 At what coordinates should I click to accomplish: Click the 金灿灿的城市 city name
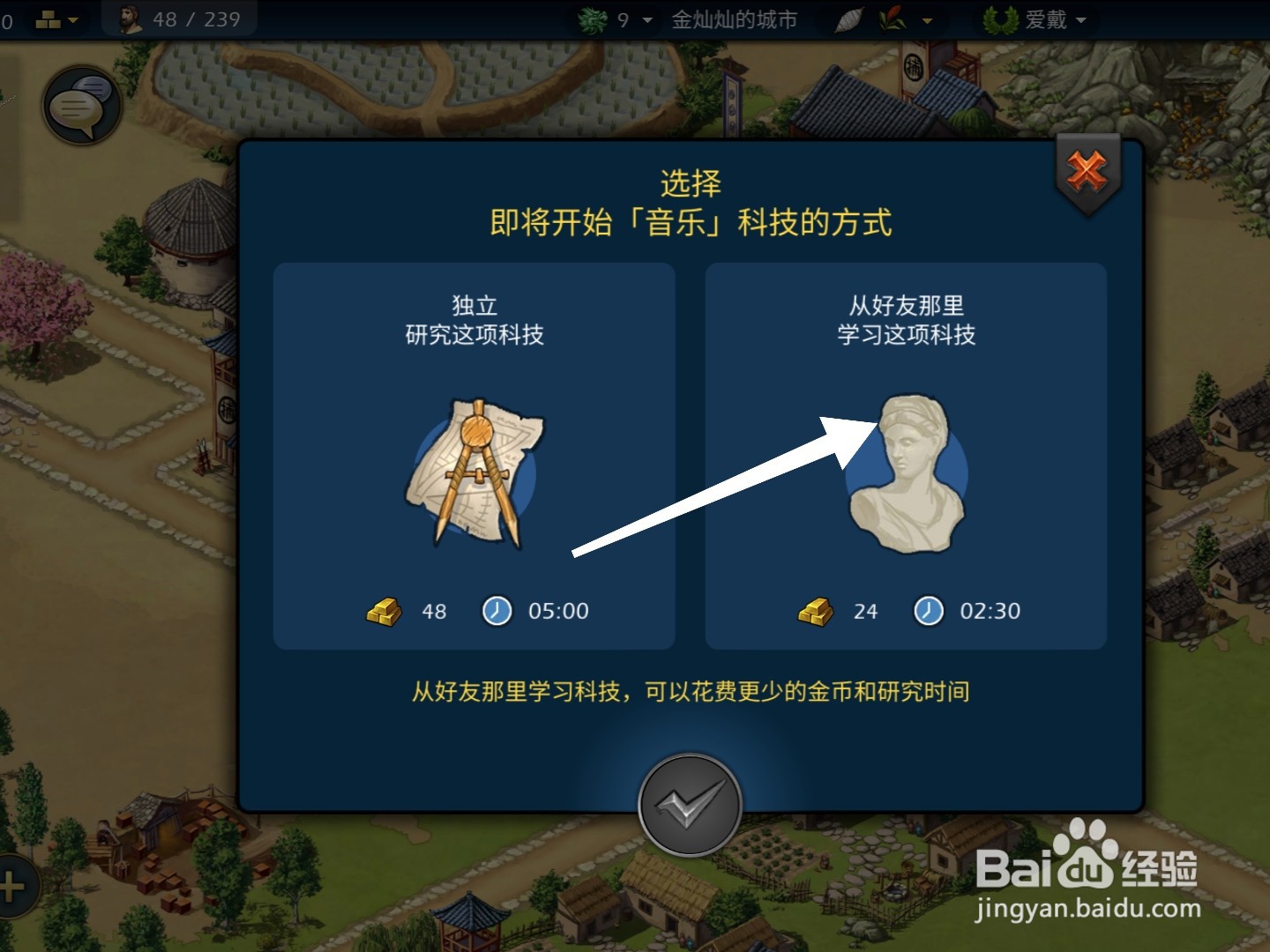(x=735, y=19)
